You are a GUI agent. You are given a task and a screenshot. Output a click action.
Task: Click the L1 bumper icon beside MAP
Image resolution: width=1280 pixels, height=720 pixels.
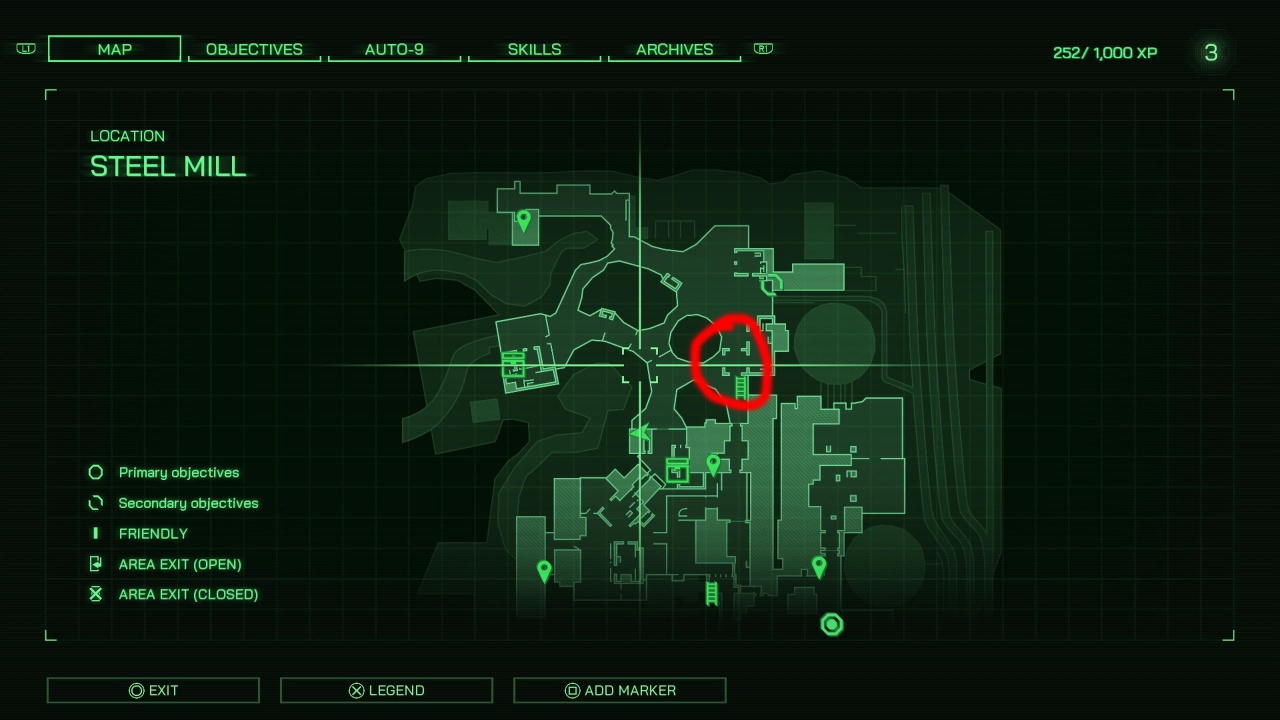pos(25,48)
